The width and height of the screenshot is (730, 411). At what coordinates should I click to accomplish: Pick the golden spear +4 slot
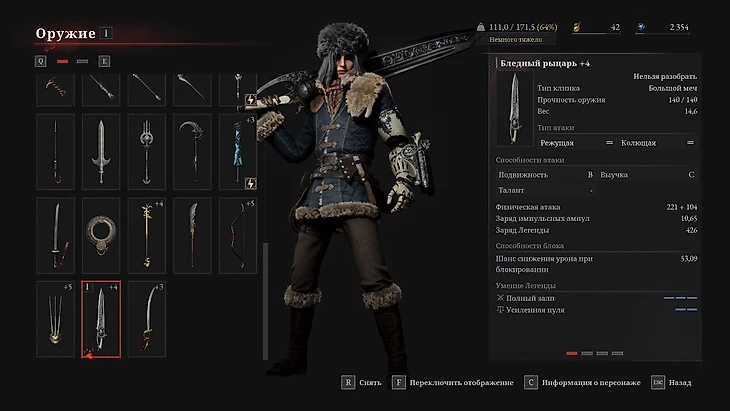click(x=147, y=235)
